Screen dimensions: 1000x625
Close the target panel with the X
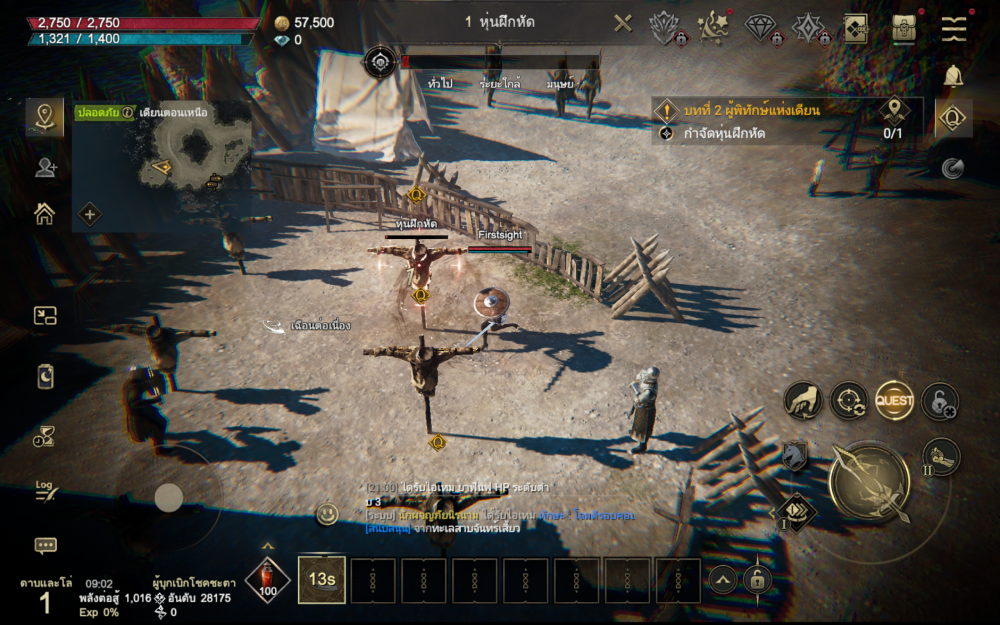[623, 23]
